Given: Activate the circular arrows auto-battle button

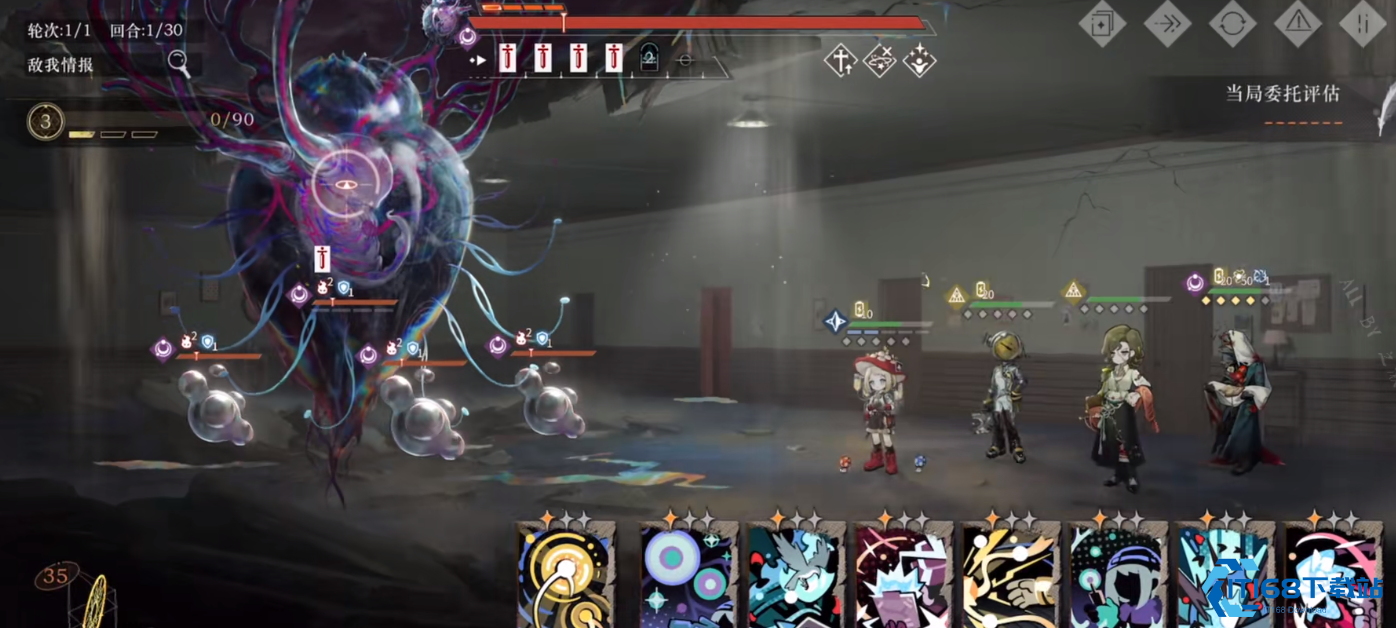Looking at the screenshot, I should pos(1232,23).
